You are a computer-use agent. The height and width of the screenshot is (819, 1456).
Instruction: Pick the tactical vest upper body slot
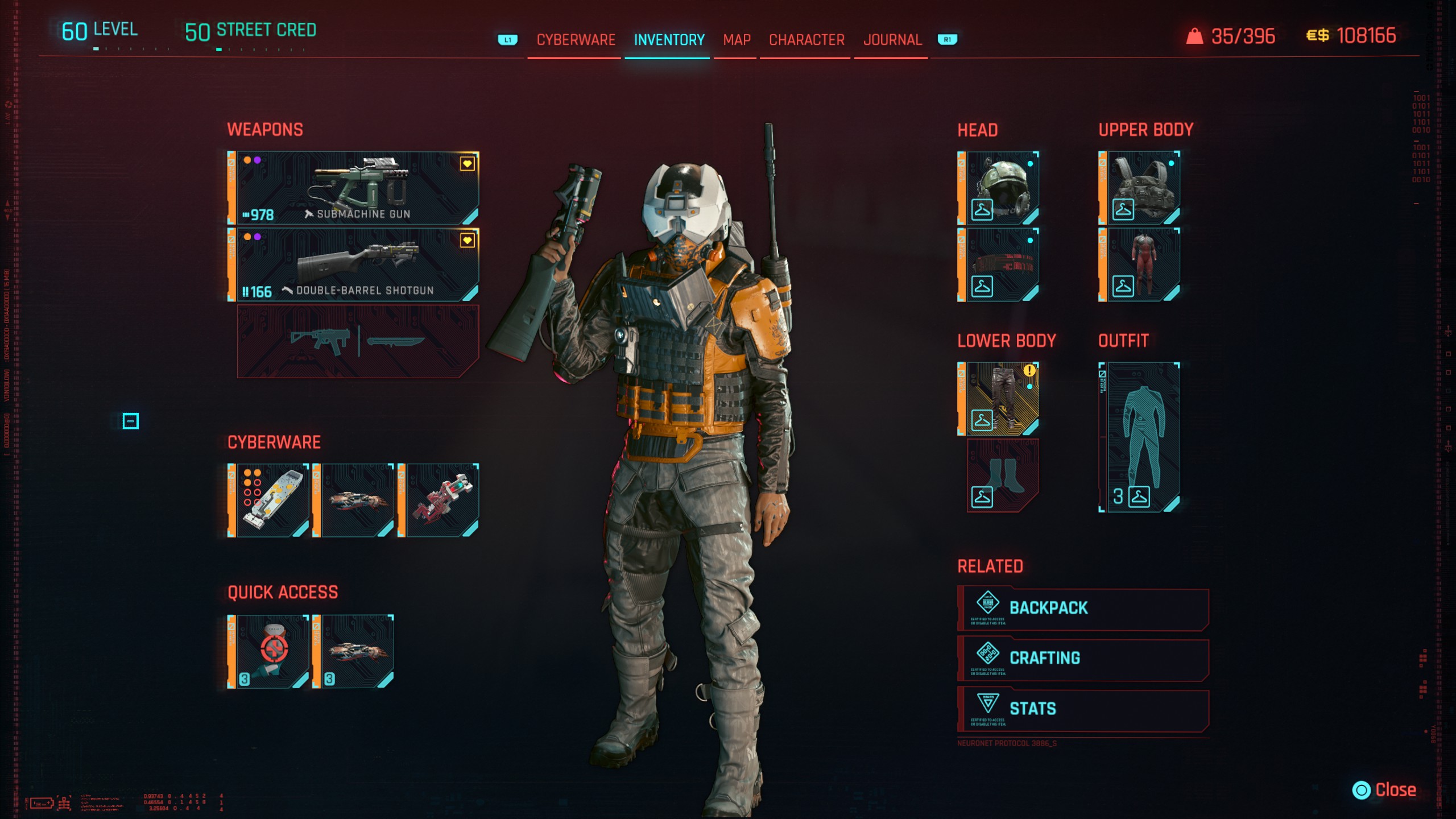point(1140,188)
